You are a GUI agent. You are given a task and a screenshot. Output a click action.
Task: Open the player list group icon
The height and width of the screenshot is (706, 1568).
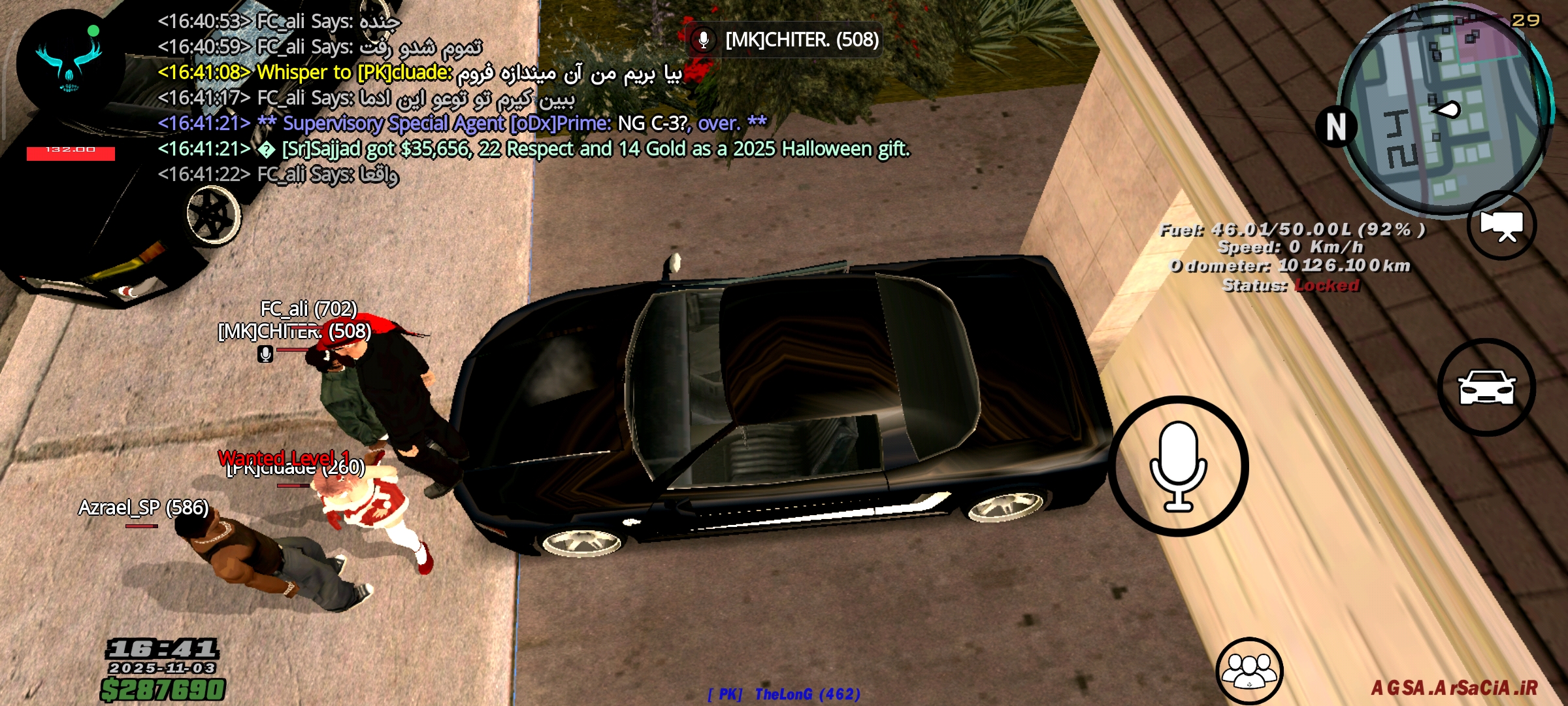[x=1249, y=671]
